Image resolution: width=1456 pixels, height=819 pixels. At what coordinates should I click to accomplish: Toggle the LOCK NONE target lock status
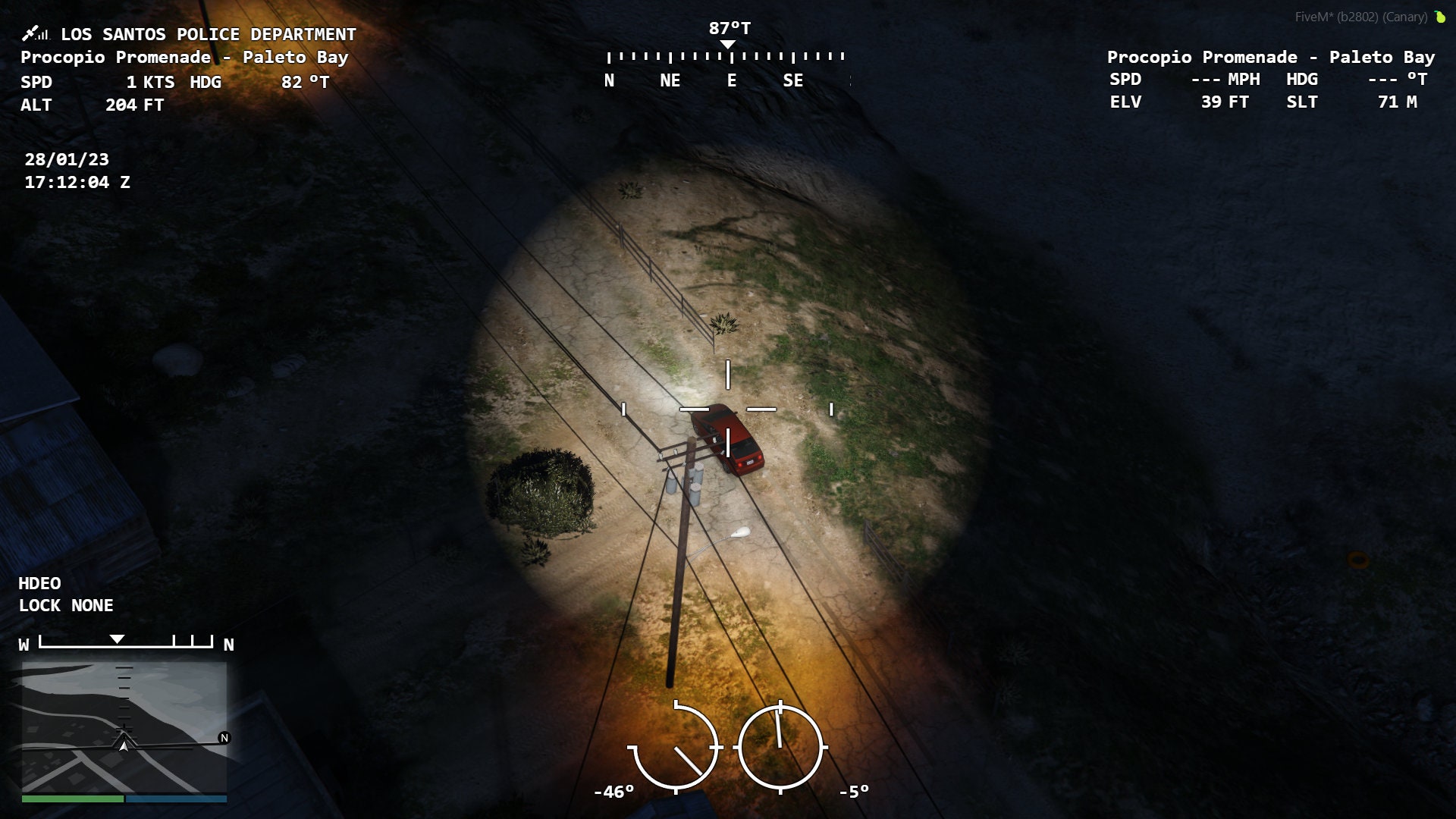65,605
